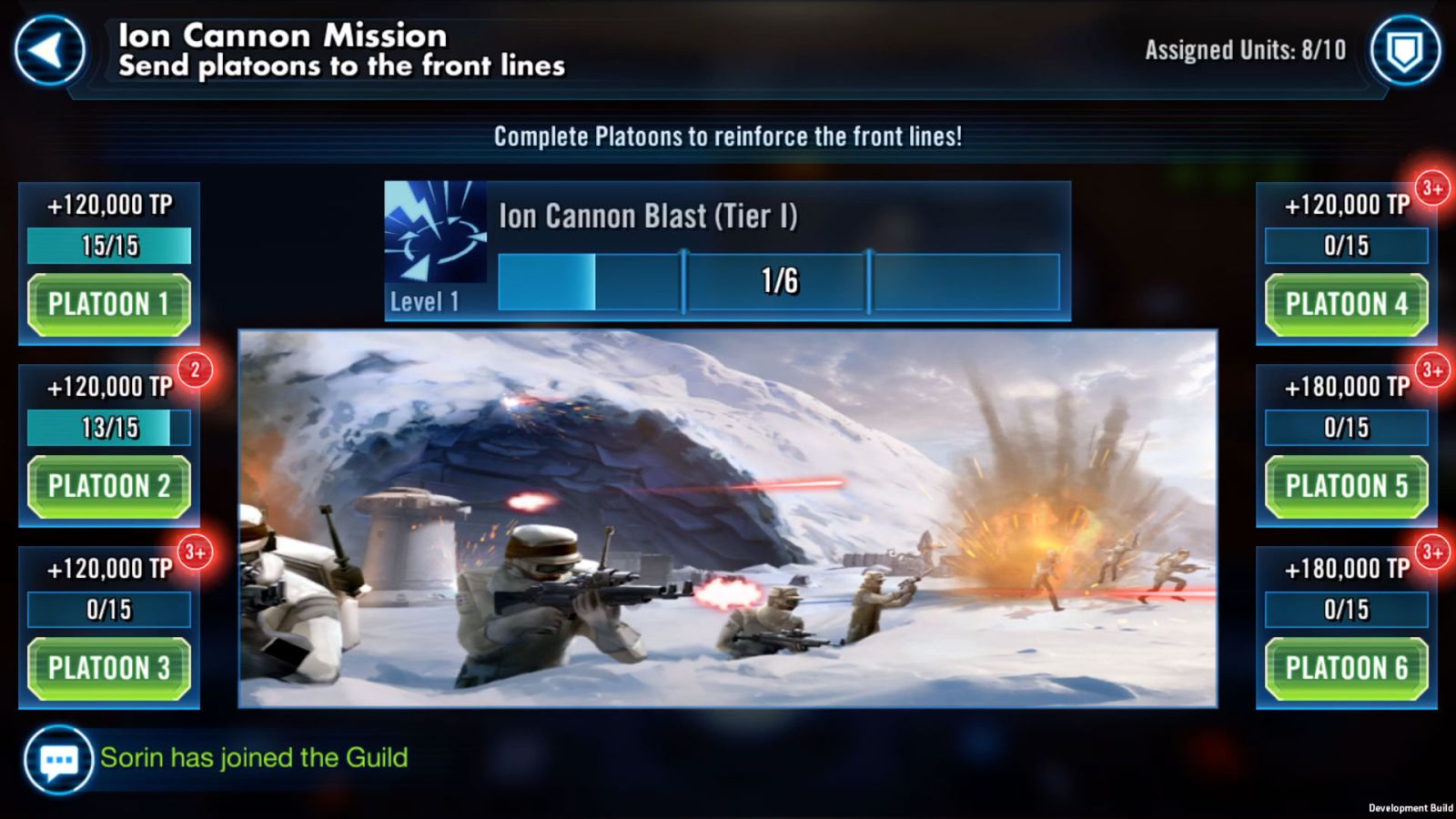Viewport: 1456px width, 819px height.
Task: Select the Platoon 1 button
Action: tap(109, 305)
